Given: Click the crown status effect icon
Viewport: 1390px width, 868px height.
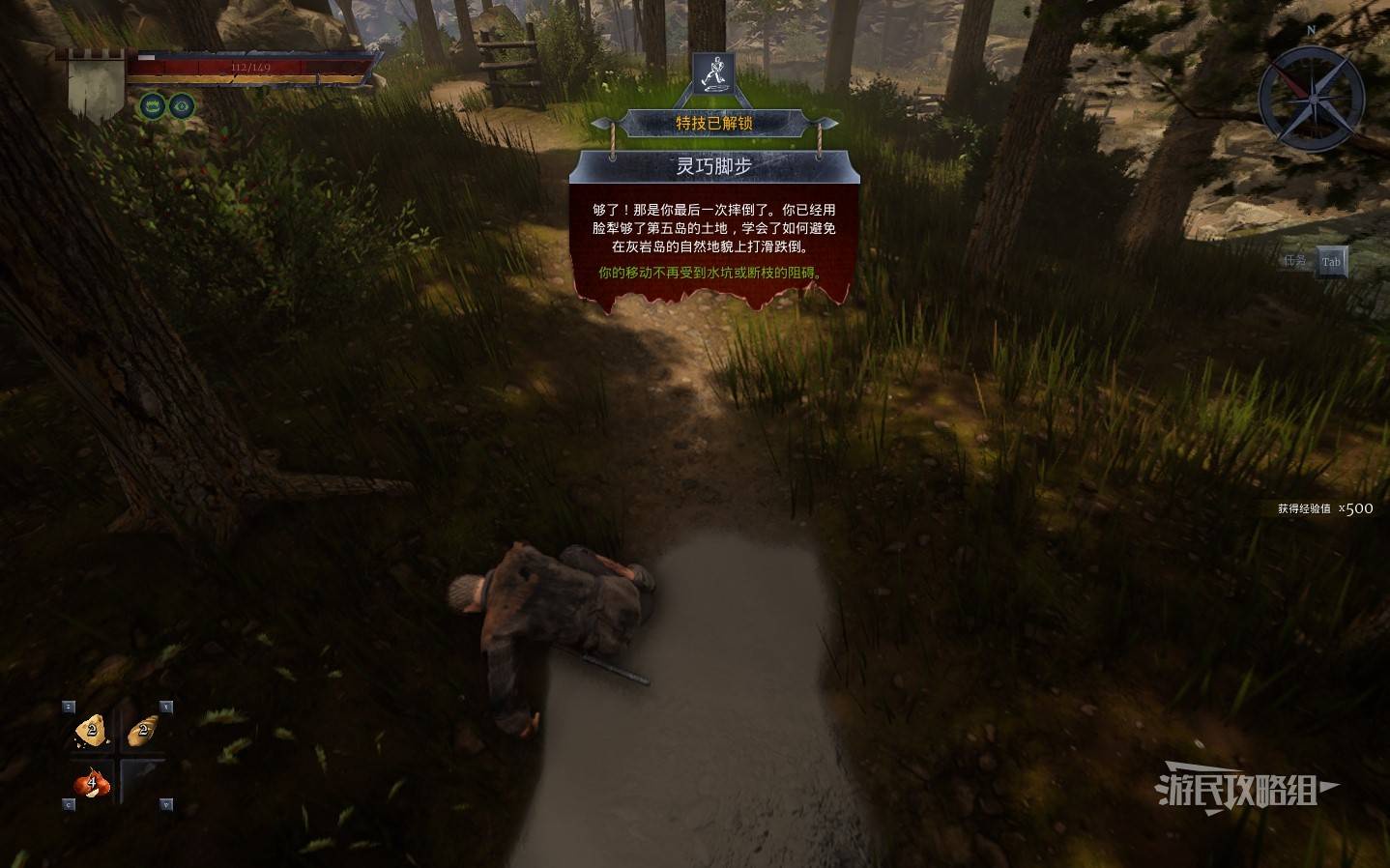Looking at the screenshot, I should [153, 105].
